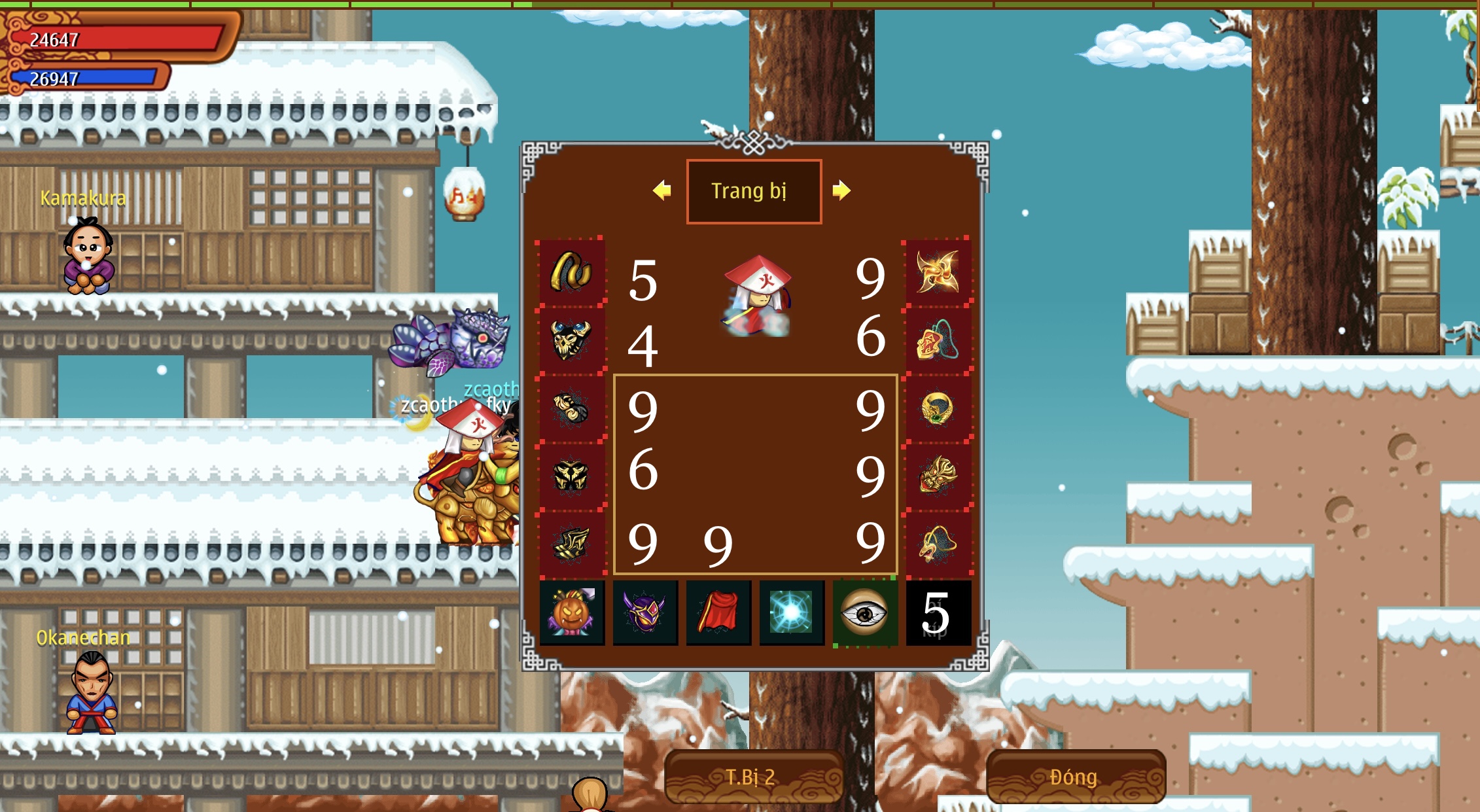Screen dimensions: 1480x812
Task: Click the left arrow beside Trang bị
Action: (663, 190)
